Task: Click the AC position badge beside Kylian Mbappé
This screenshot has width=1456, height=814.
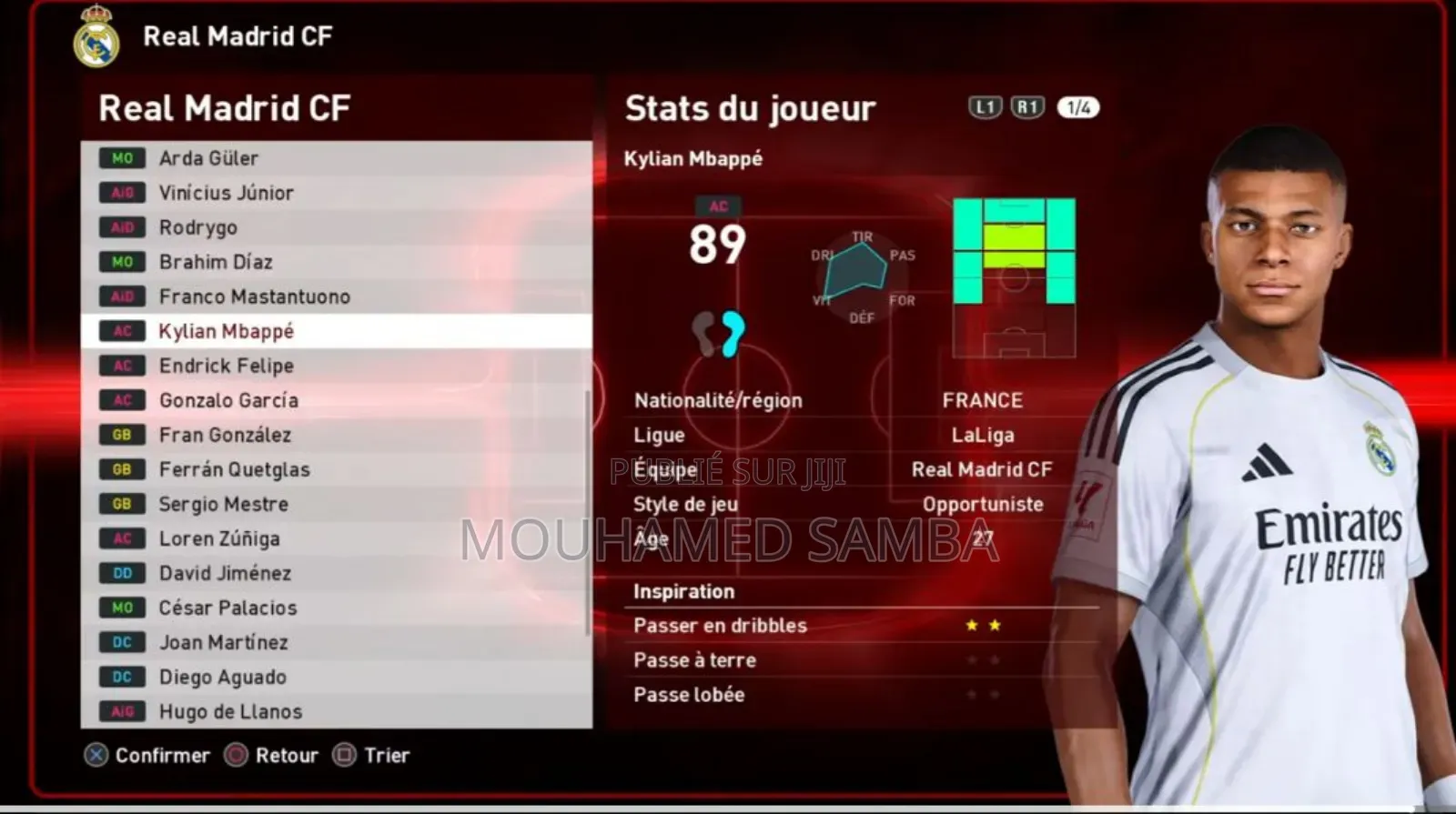Action: [122, 331]
